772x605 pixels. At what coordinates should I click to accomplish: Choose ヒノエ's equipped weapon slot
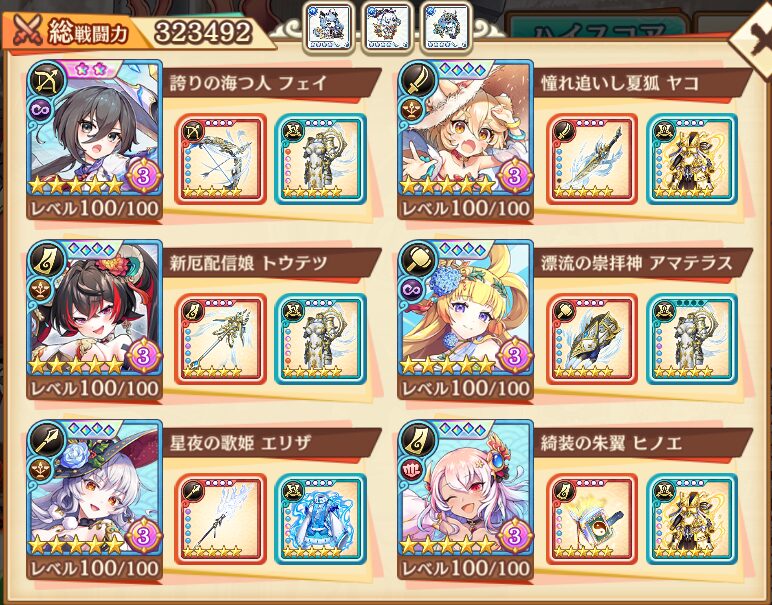[x=592, y=518]
